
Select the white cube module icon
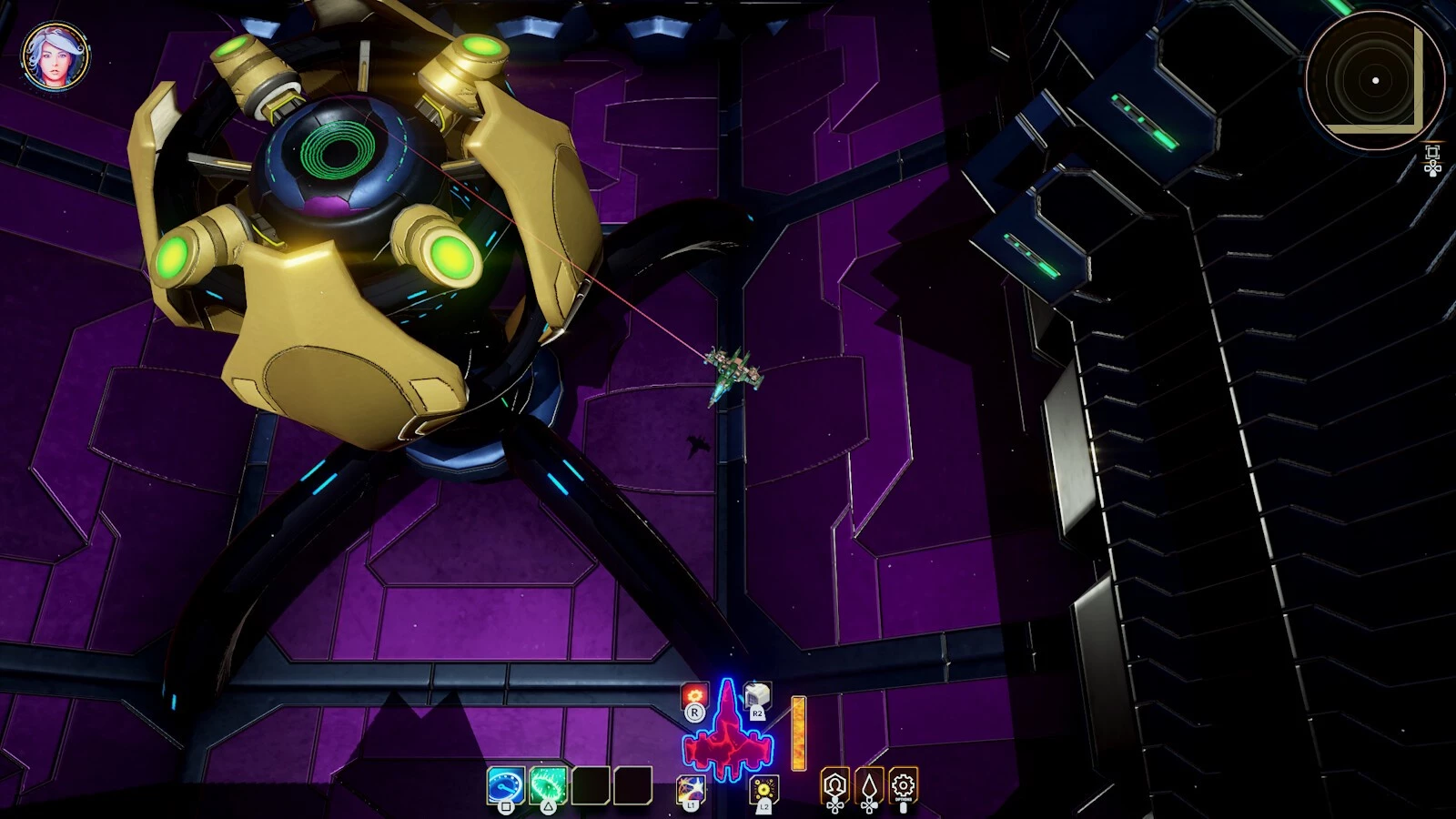[x=757, y=696]
